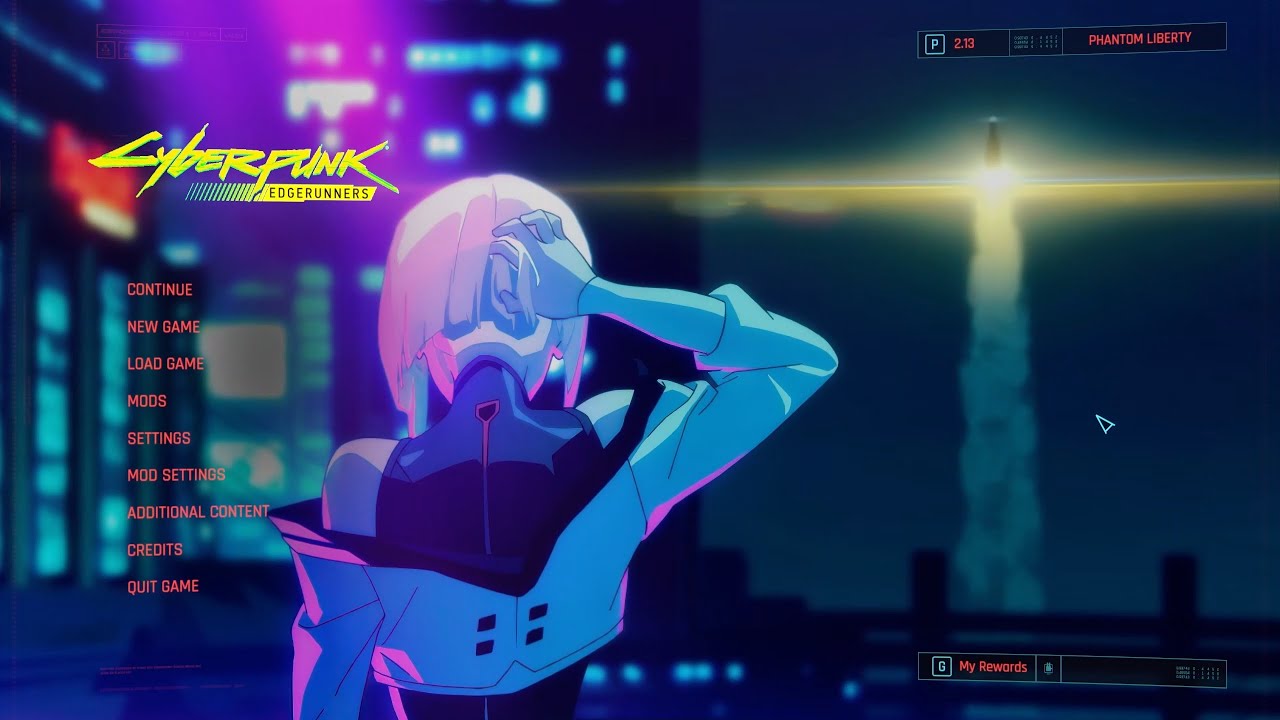Click the P patch version icon
Viewport: 1280px width, 720px height.
coord(935,42)
